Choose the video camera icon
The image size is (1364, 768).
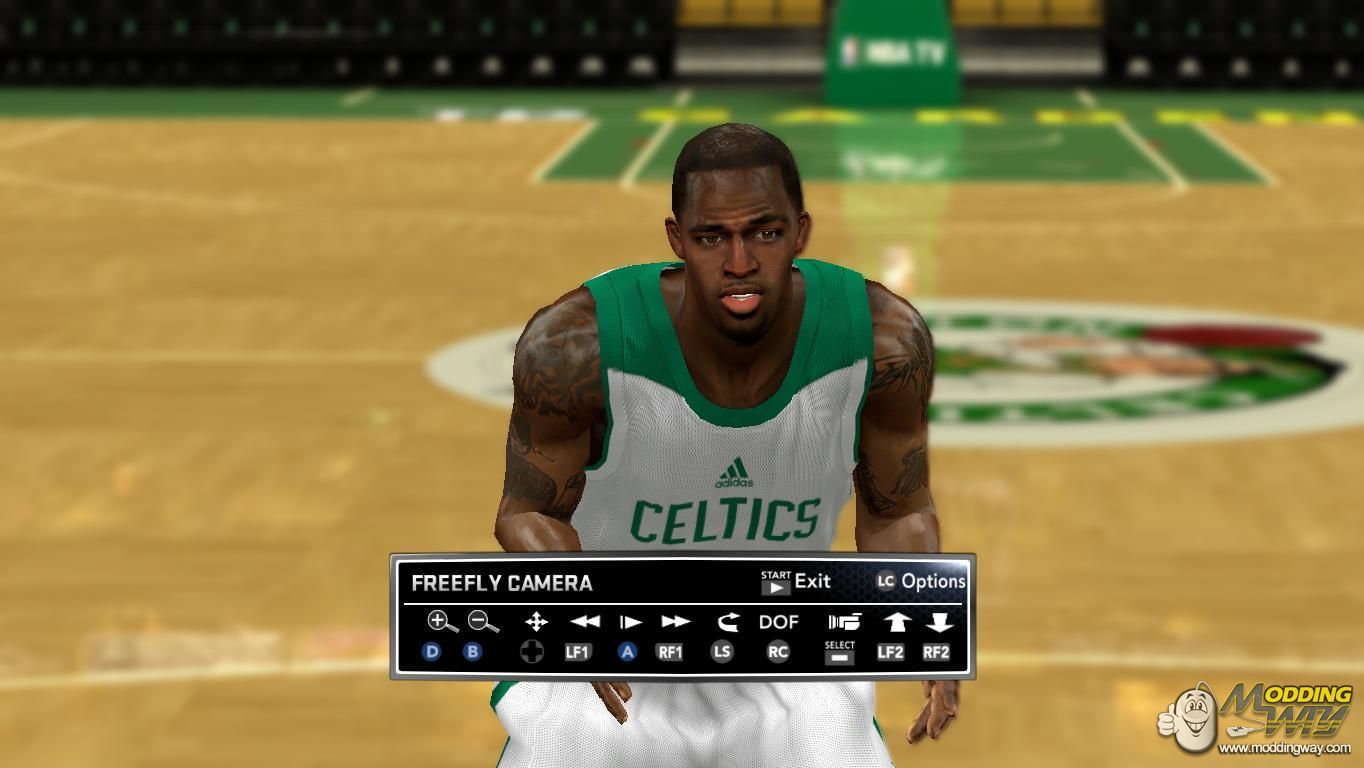843,622
